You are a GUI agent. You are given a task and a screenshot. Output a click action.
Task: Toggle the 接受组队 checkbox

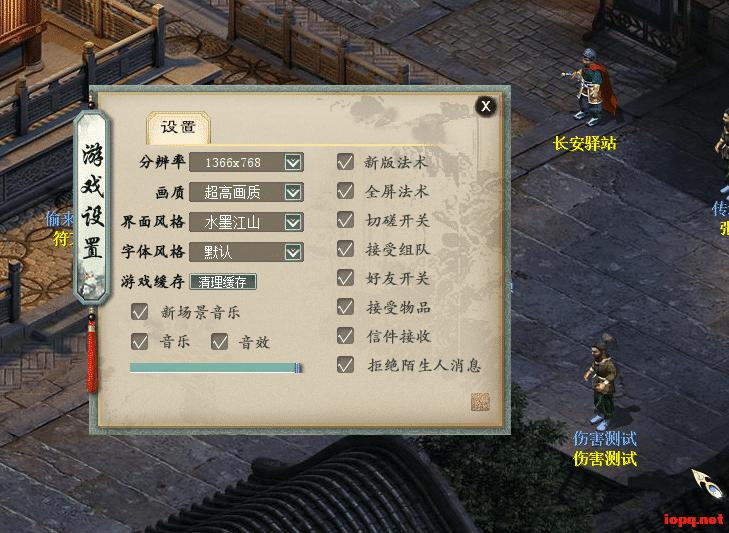point(346,249)
